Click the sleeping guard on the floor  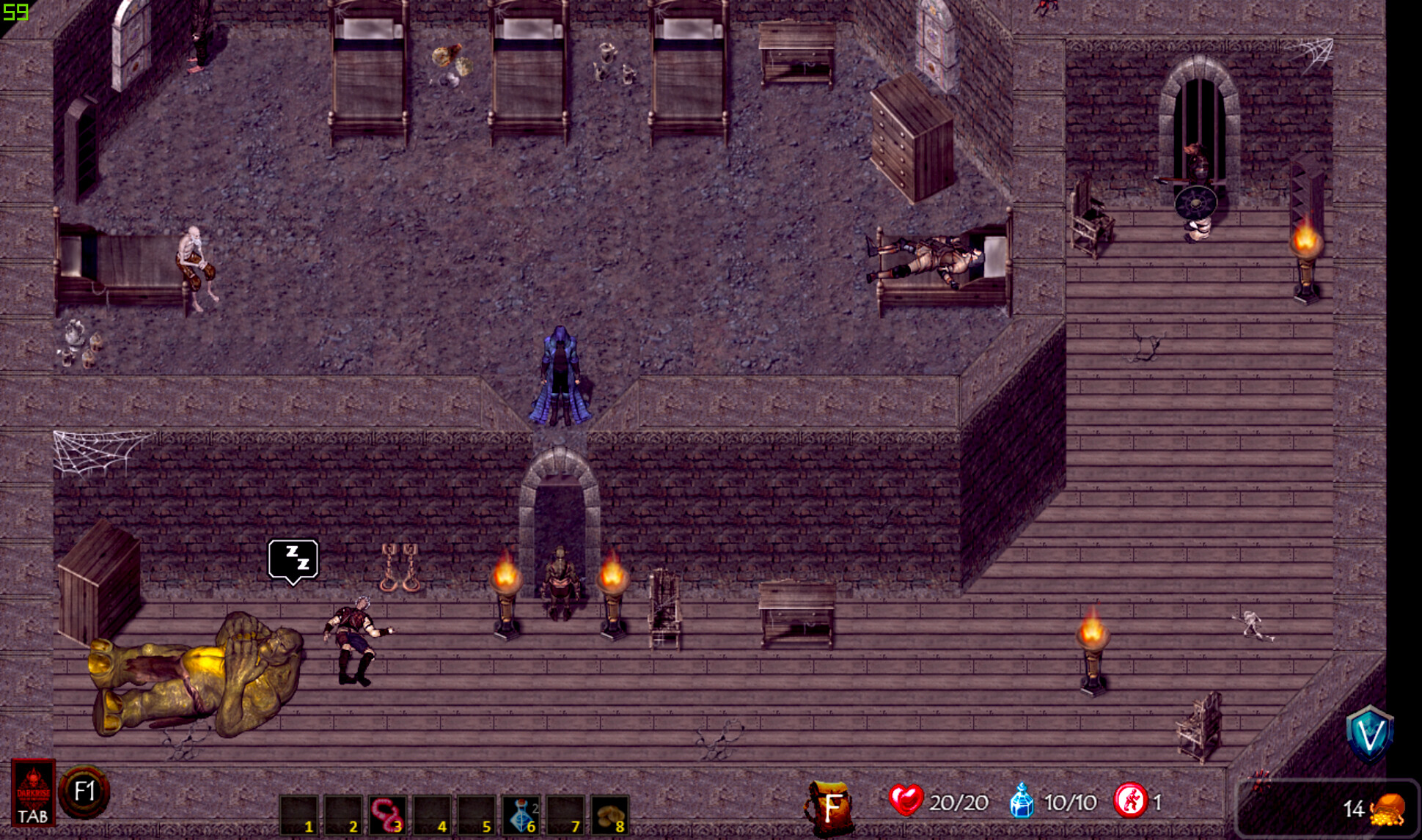352,638
